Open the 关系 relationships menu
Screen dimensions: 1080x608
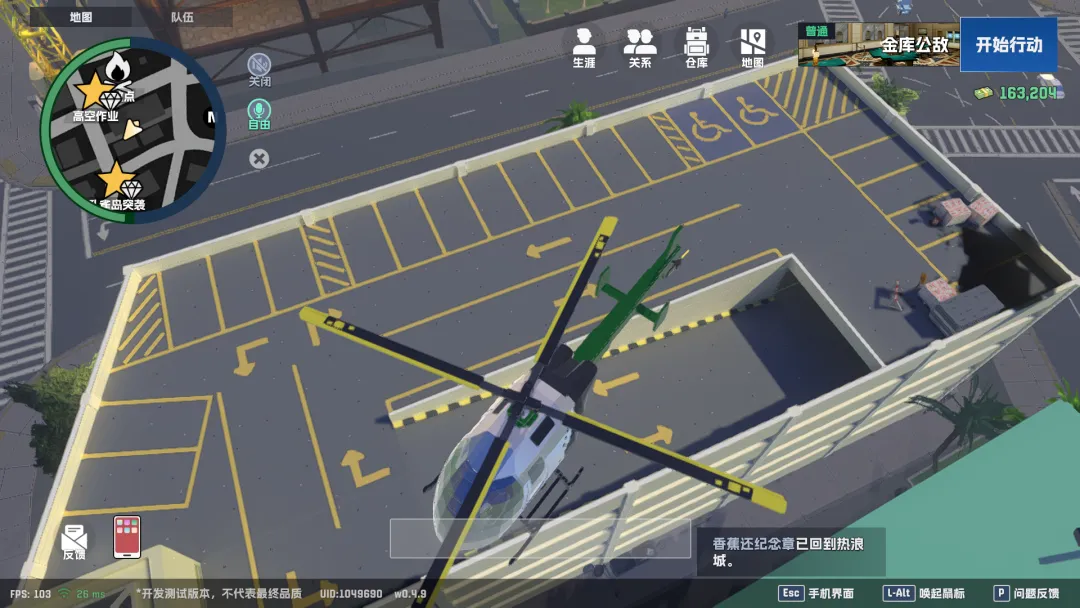coord(640,47)
